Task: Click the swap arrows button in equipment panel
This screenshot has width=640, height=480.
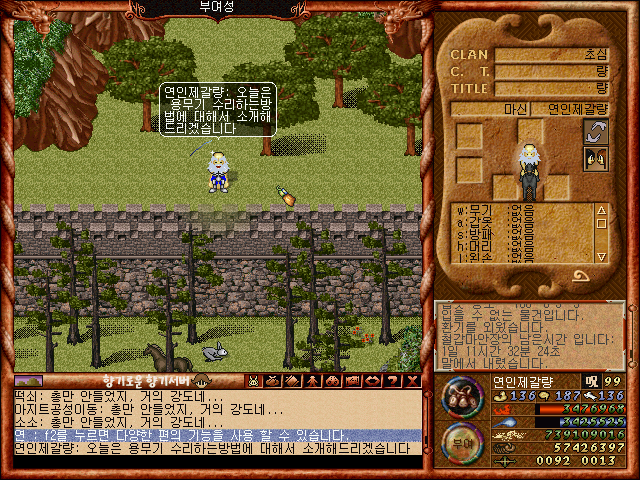Action: (597, 131)
